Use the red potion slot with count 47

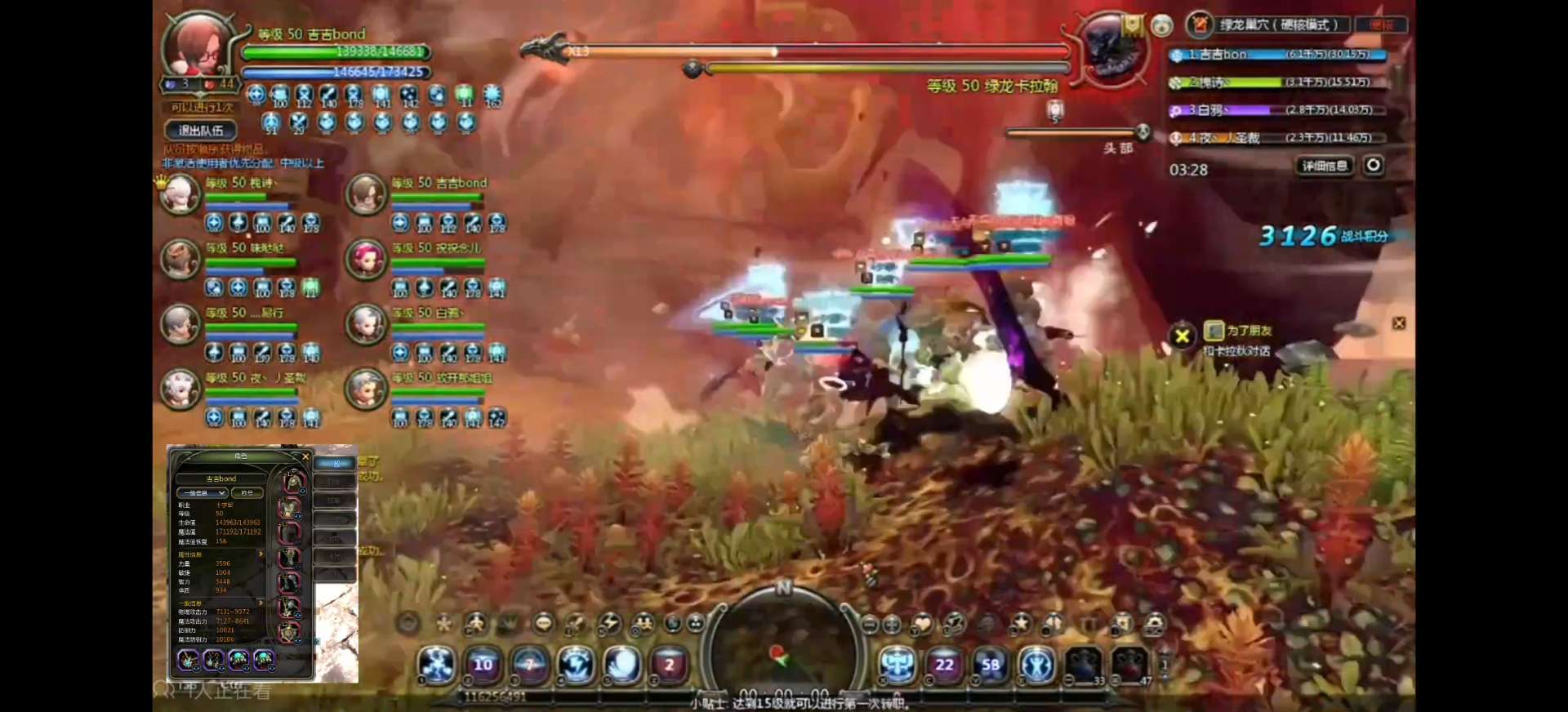tap(1129, 665)
